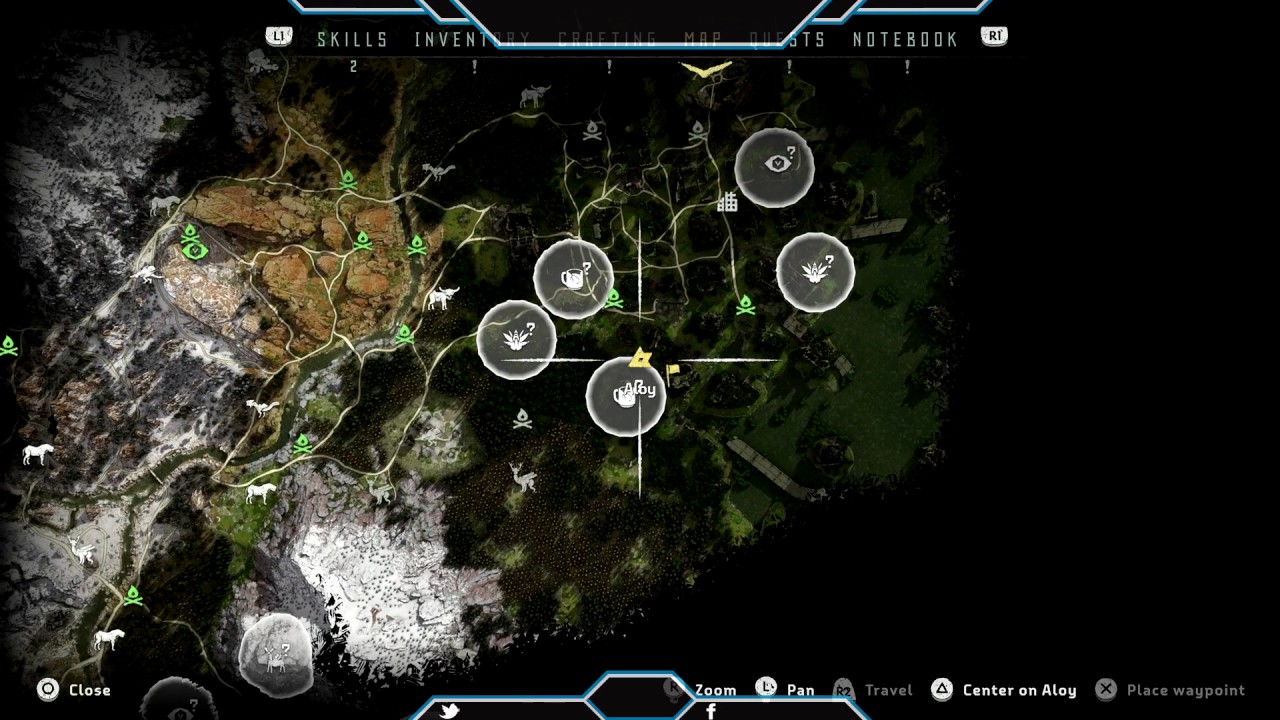The image size is (1280, 720).
Task: Go to the Crafting tab
Action: click(607, 40)
